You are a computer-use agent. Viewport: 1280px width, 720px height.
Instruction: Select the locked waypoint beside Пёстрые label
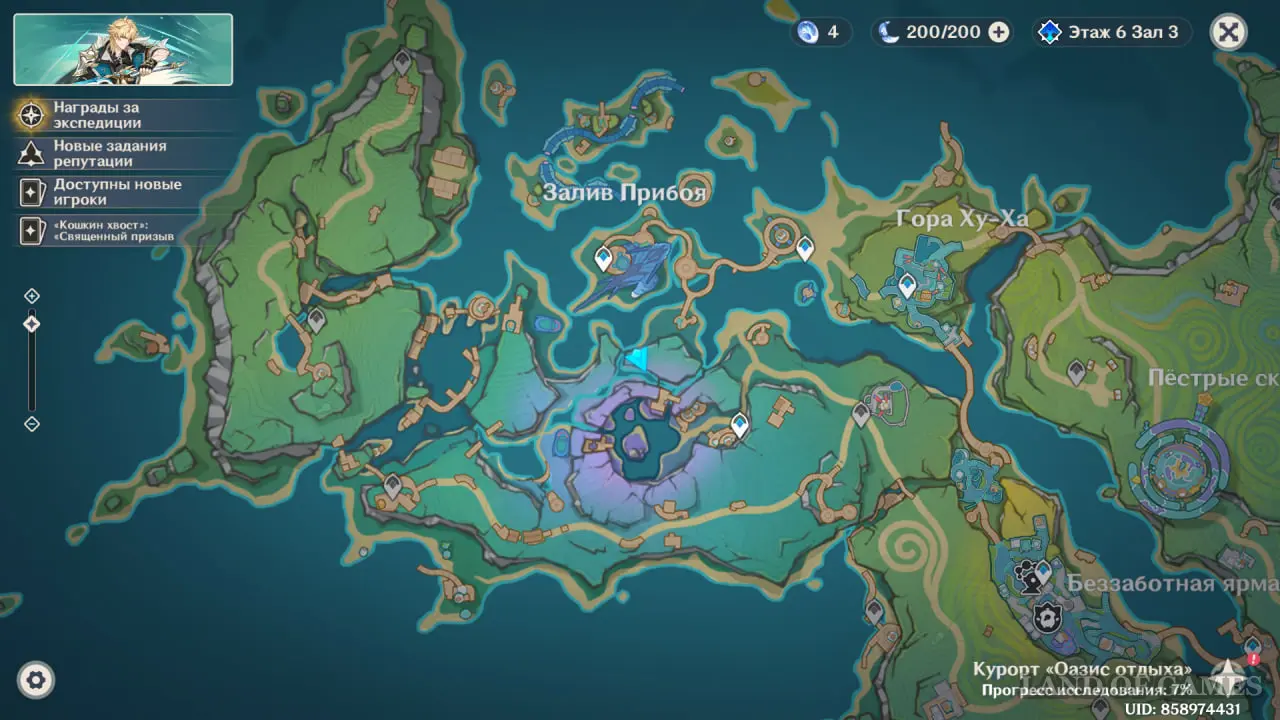[1076, 372]
